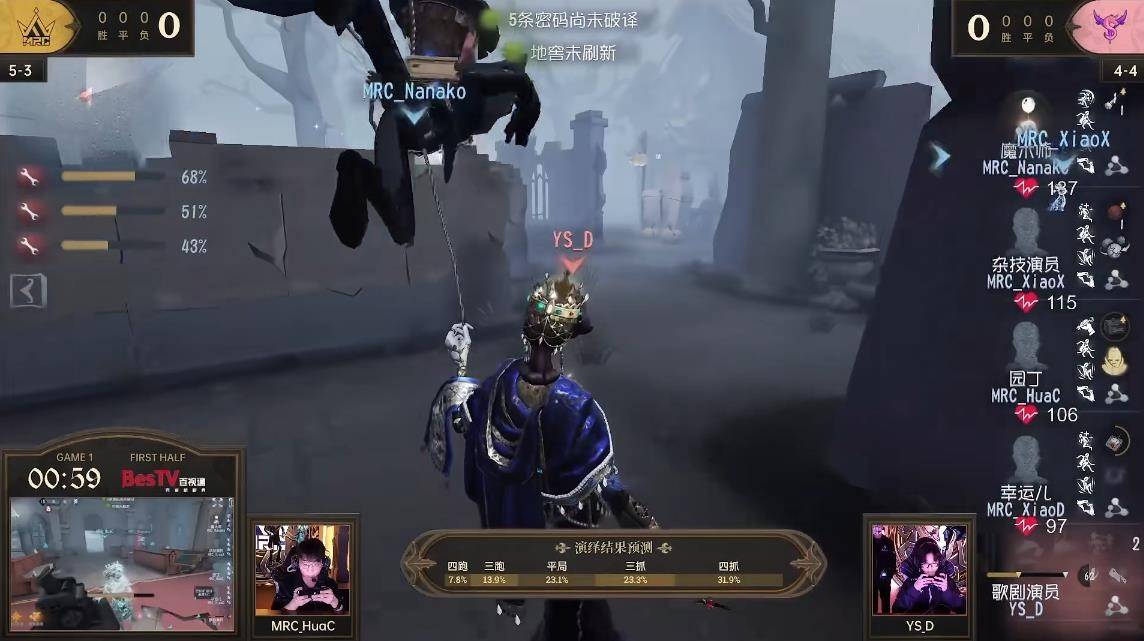
Task: Click the first cipher wrench icon at 68%
Action: coord(28,178)
